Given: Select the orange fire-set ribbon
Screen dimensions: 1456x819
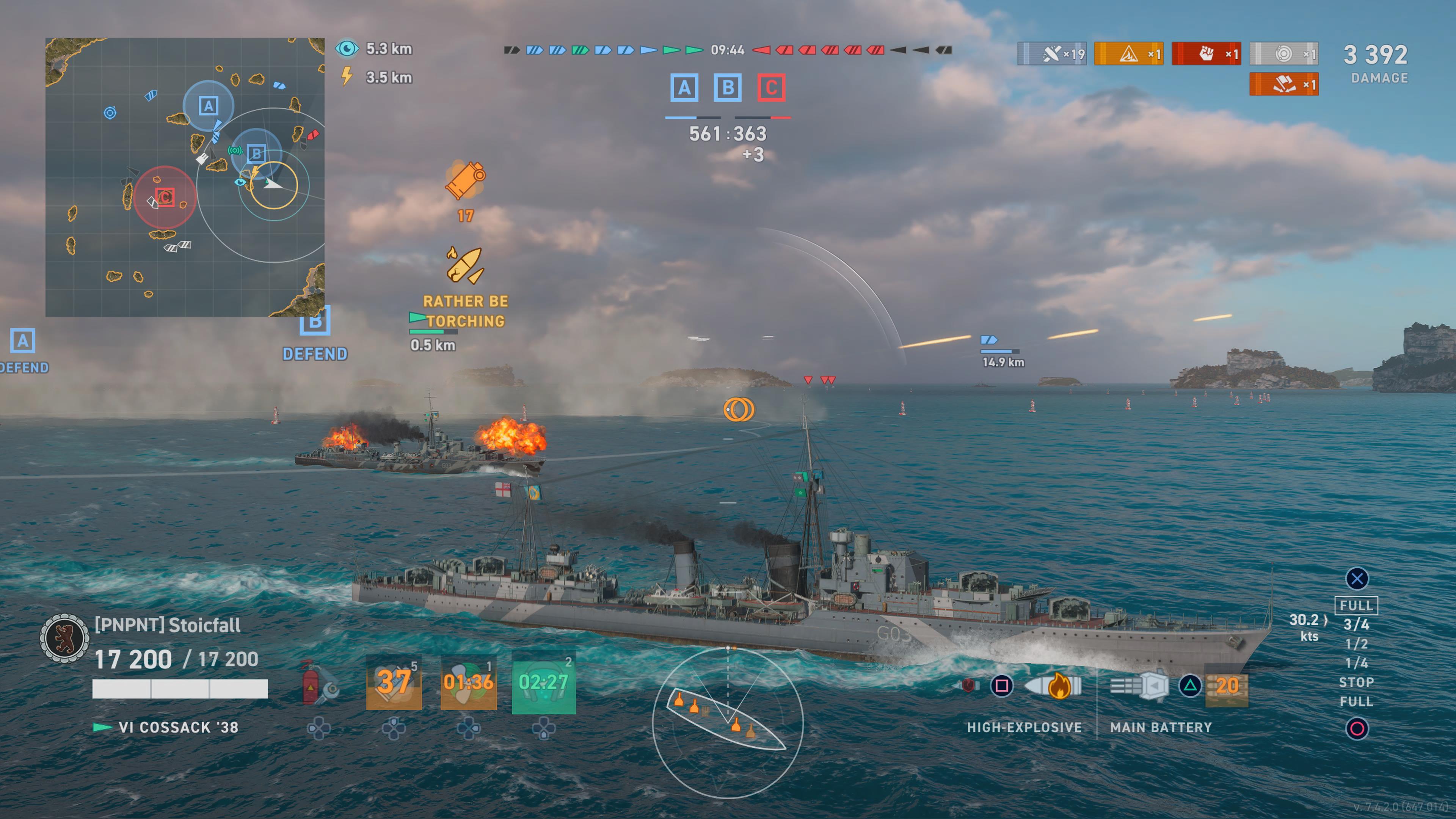Looking at the screenshot, I should [x=1129, y=54].
